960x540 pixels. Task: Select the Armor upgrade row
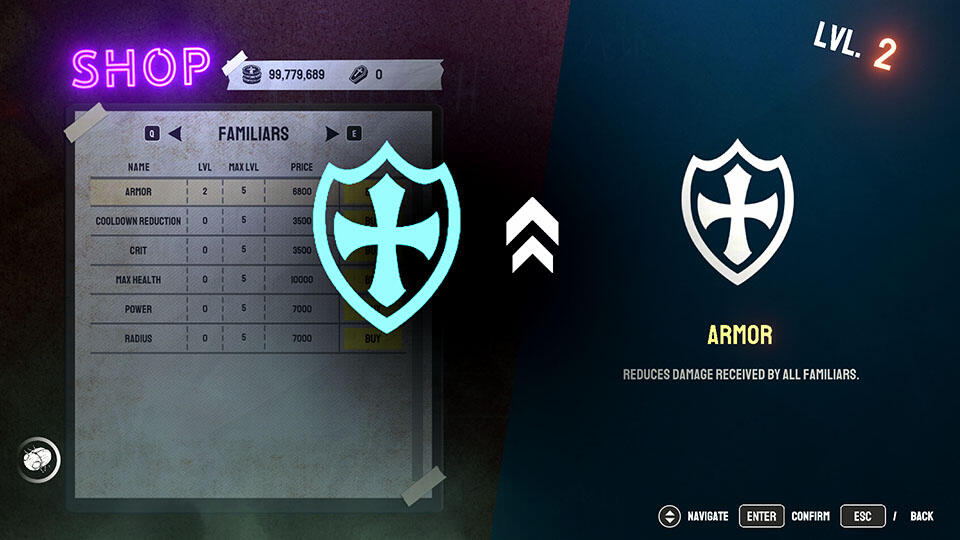tap(139, 192)
